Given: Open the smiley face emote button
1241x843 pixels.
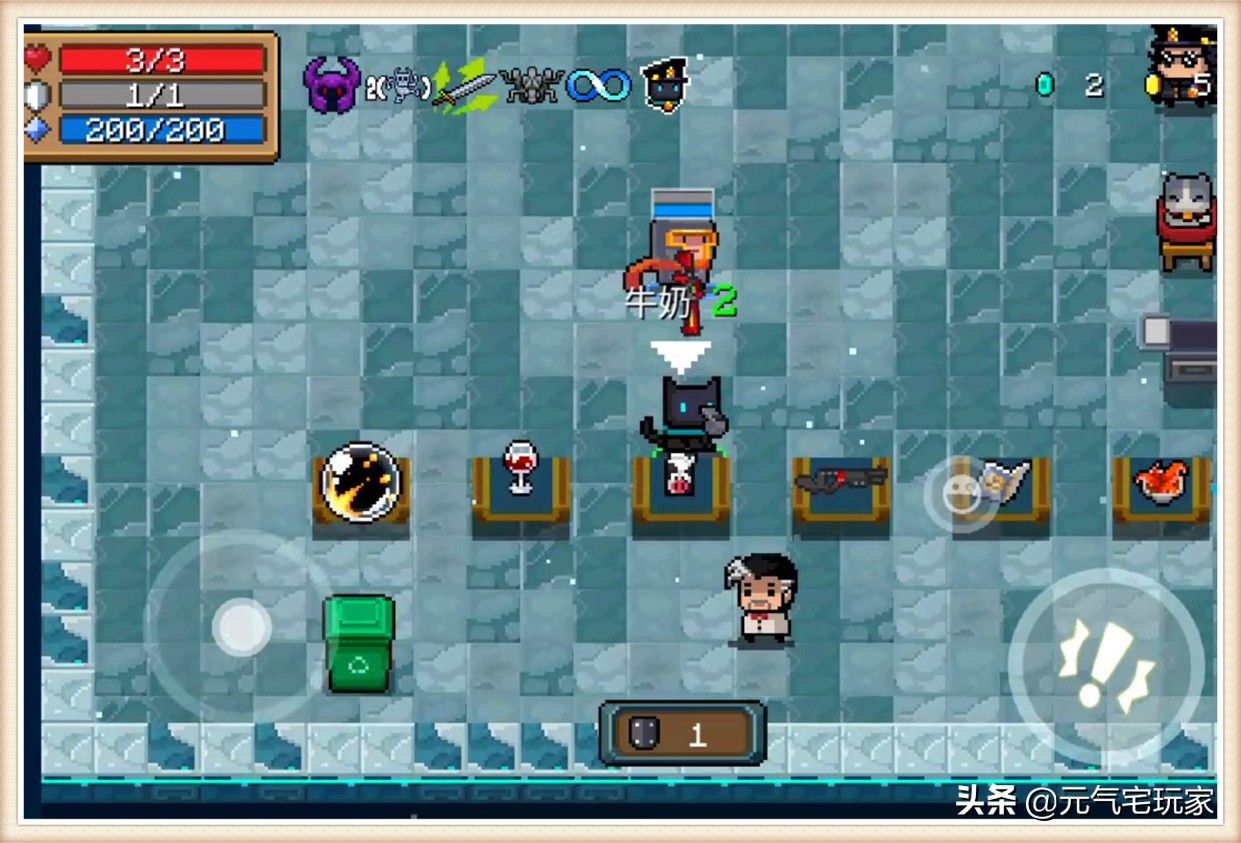Looking at the screenshot, I should click(960, 494).
